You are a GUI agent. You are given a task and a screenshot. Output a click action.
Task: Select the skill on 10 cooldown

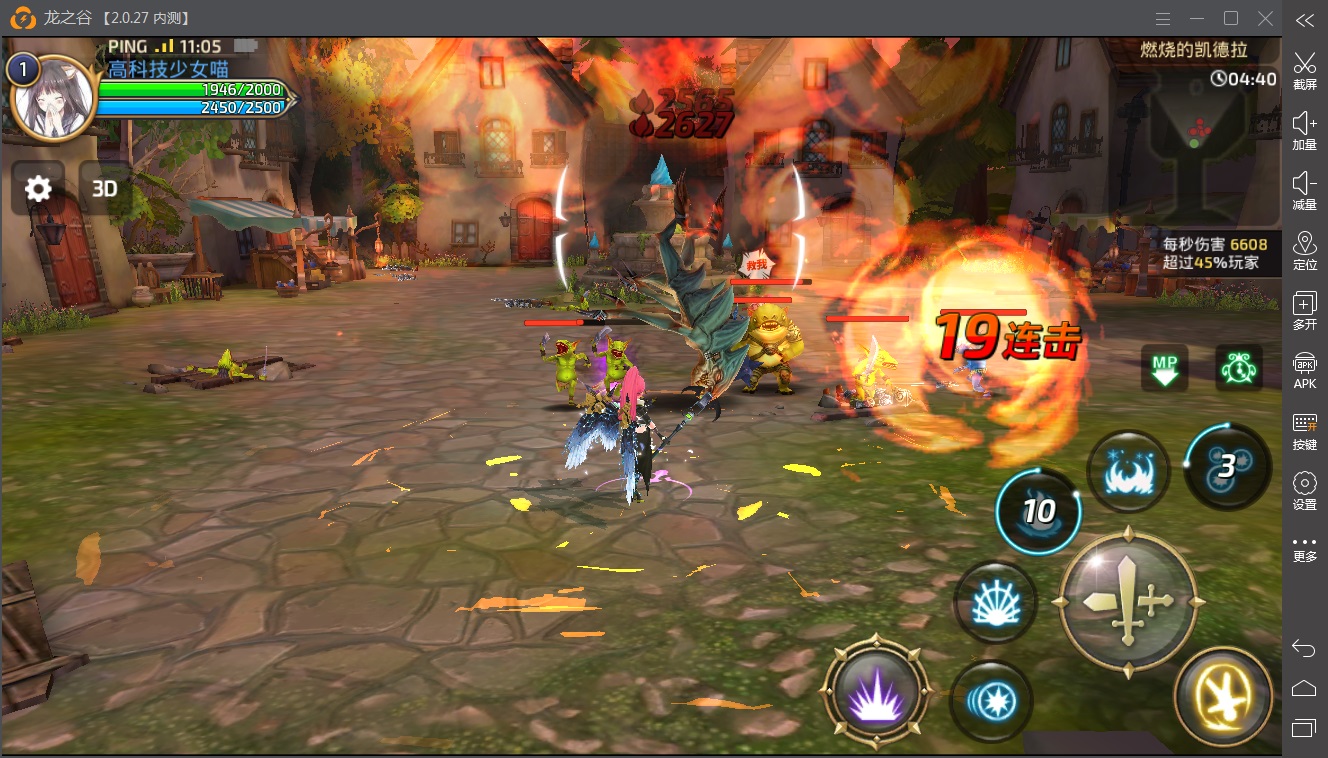(x=1038, y=511)
